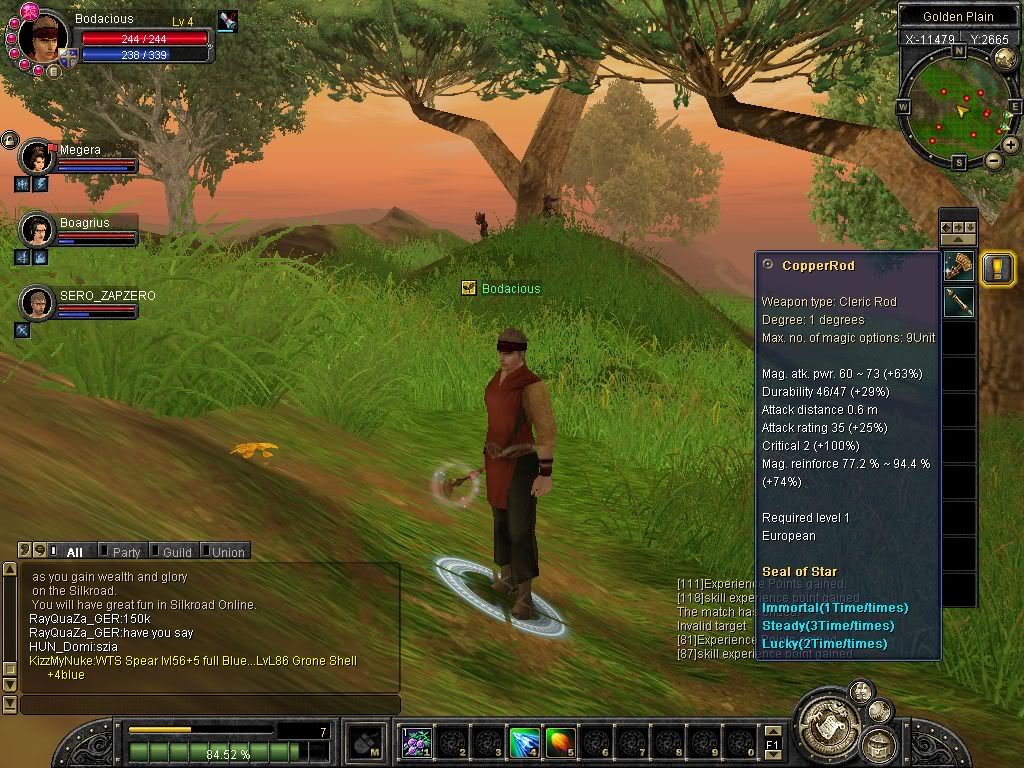Zoom in the minimap with plus button
1024x768 pixels.
pyautogui.click(x=1011, y=145)
